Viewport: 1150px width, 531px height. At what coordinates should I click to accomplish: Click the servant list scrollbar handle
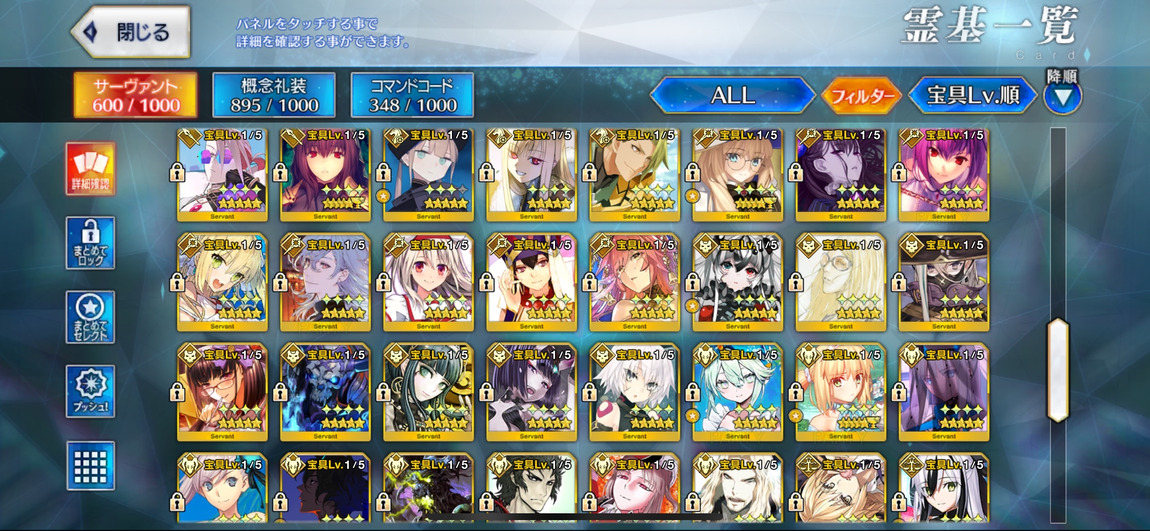(x=1057, y=369)
